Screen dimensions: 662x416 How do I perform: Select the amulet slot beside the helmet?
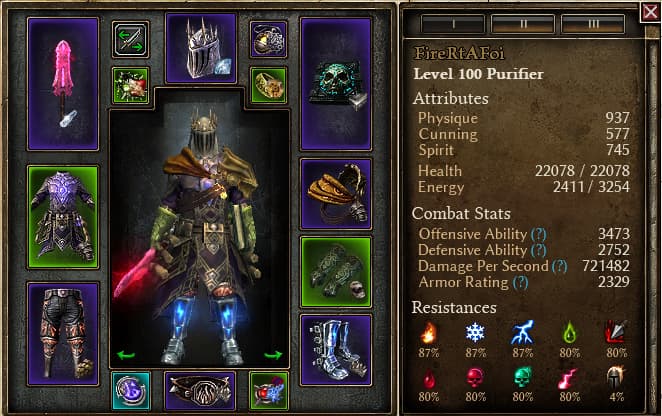268,40
